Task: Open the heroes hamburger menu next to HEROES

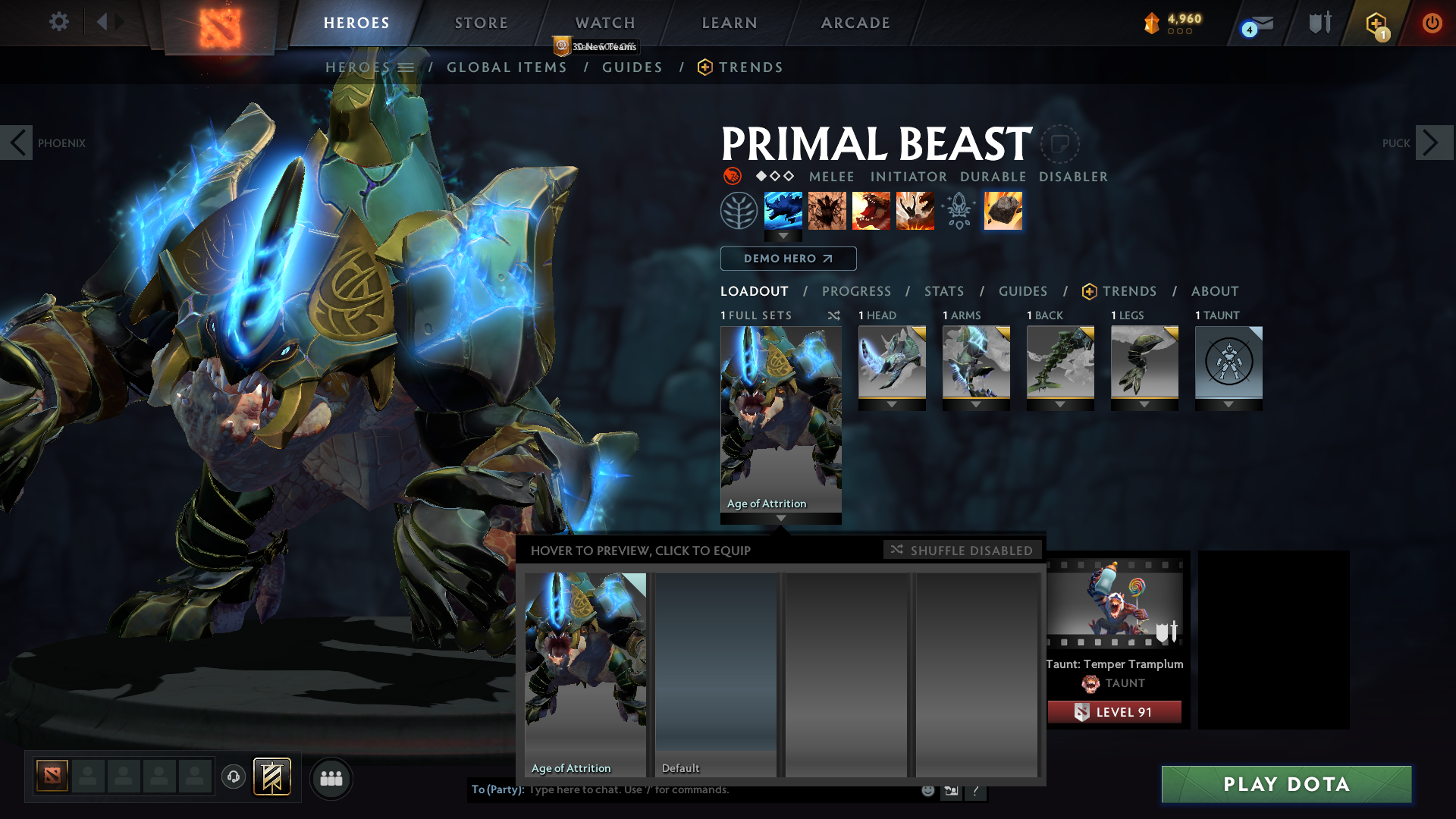Action: point(406,67)
